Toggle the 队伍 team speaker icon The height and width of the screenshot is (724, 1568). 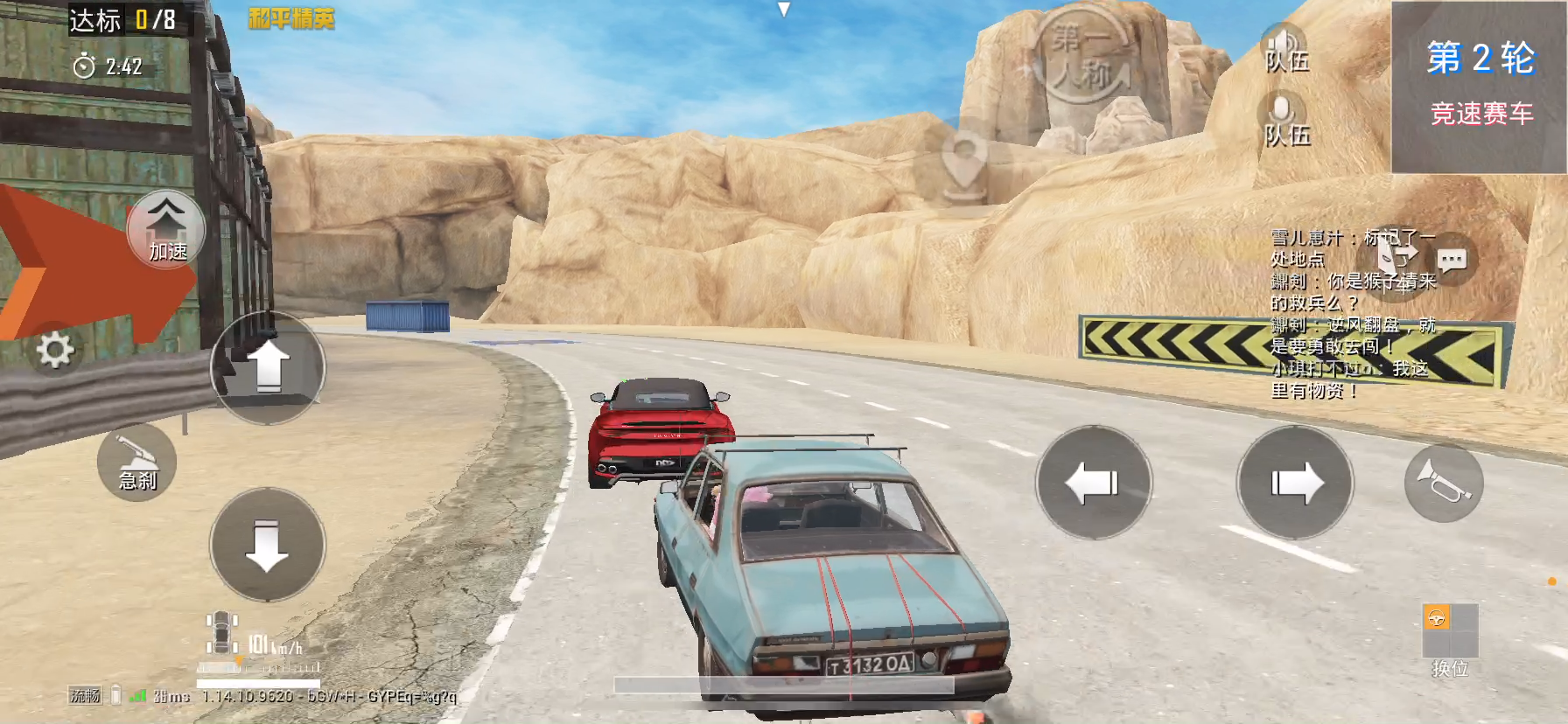coord(1285,48)
